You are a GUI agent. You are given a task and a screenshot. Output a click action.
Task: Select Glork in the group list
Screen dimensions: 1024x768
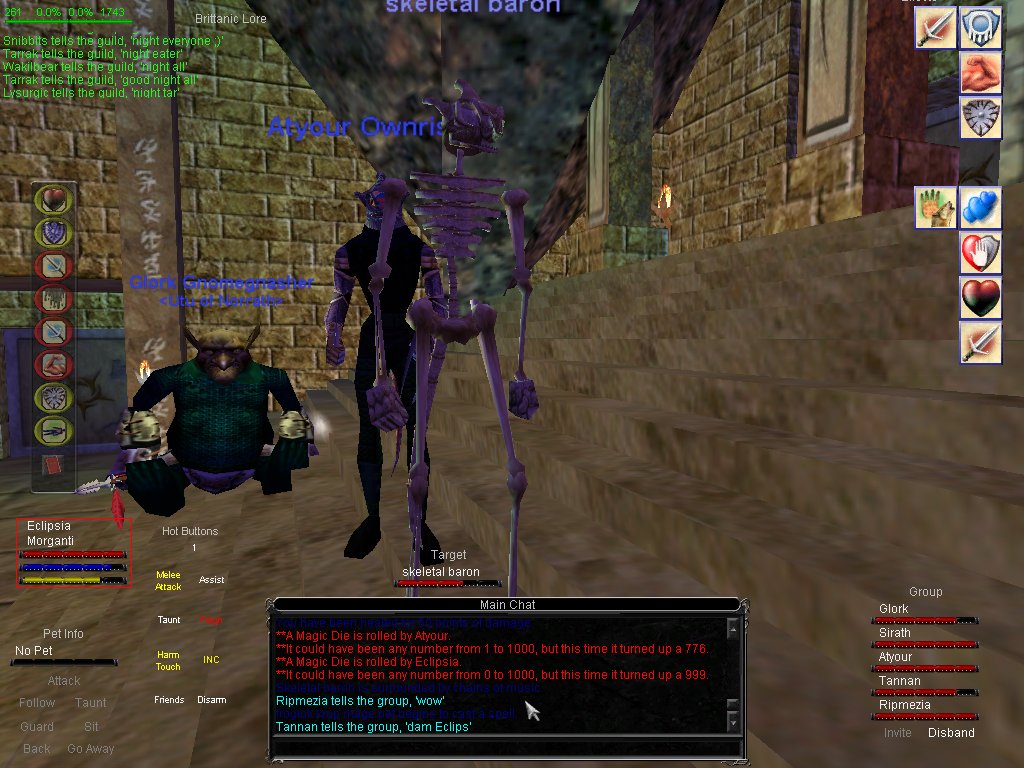894,609
